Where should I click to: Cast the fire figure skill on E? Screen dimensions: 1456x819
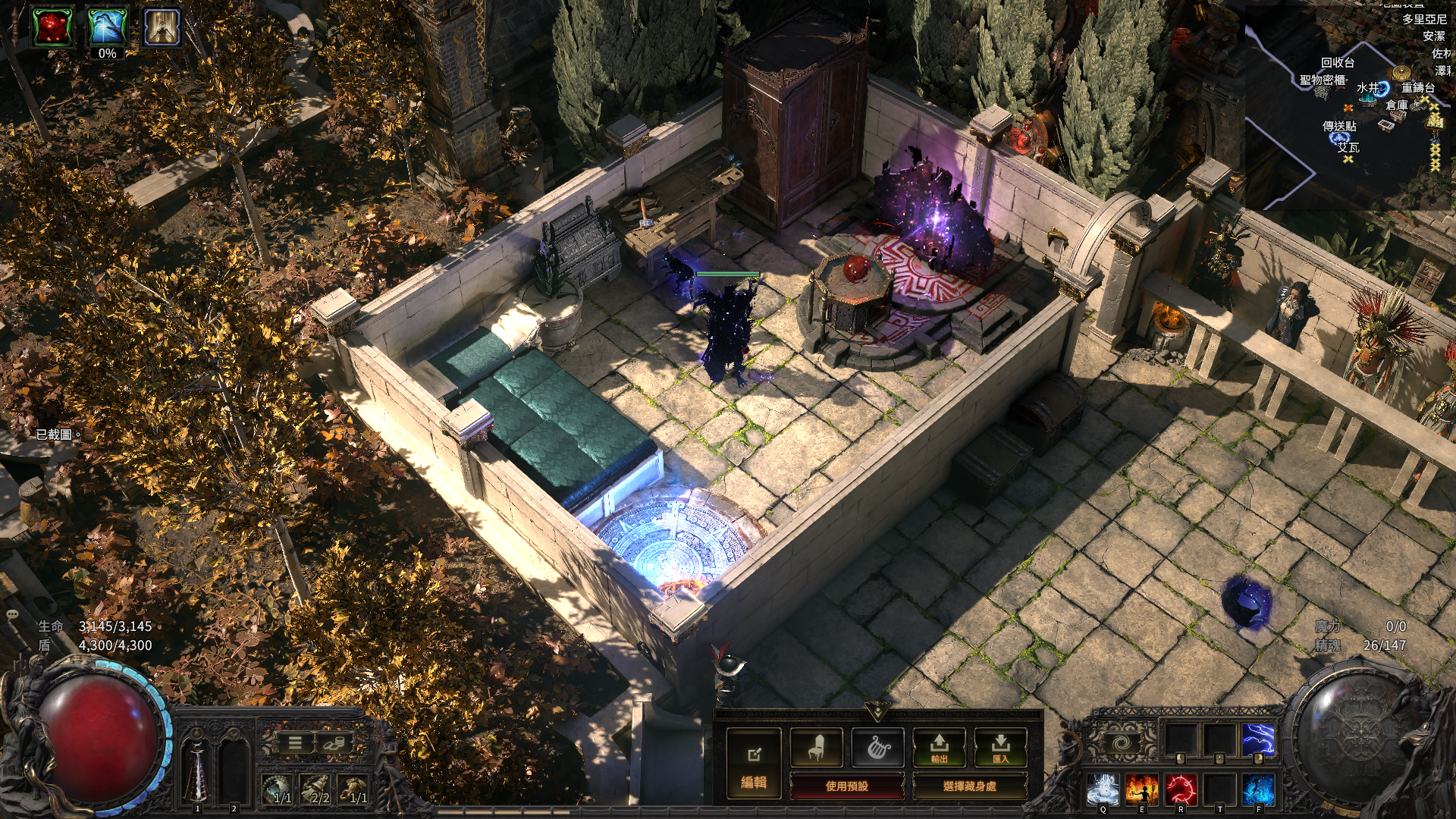click(1141, 789)
